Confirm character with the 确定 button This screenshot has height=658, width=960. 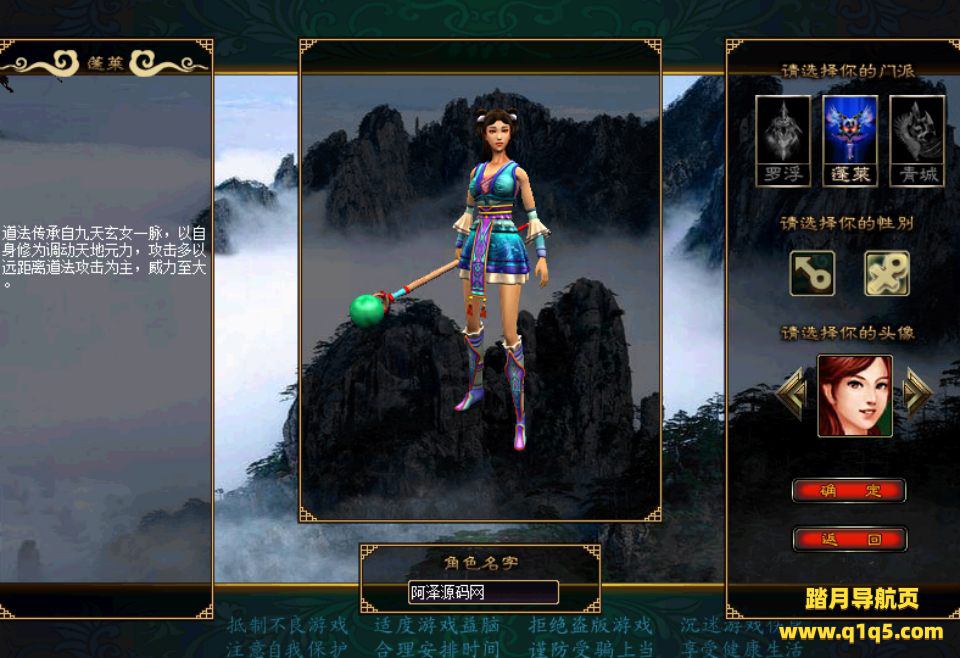[x=849, y=490]
